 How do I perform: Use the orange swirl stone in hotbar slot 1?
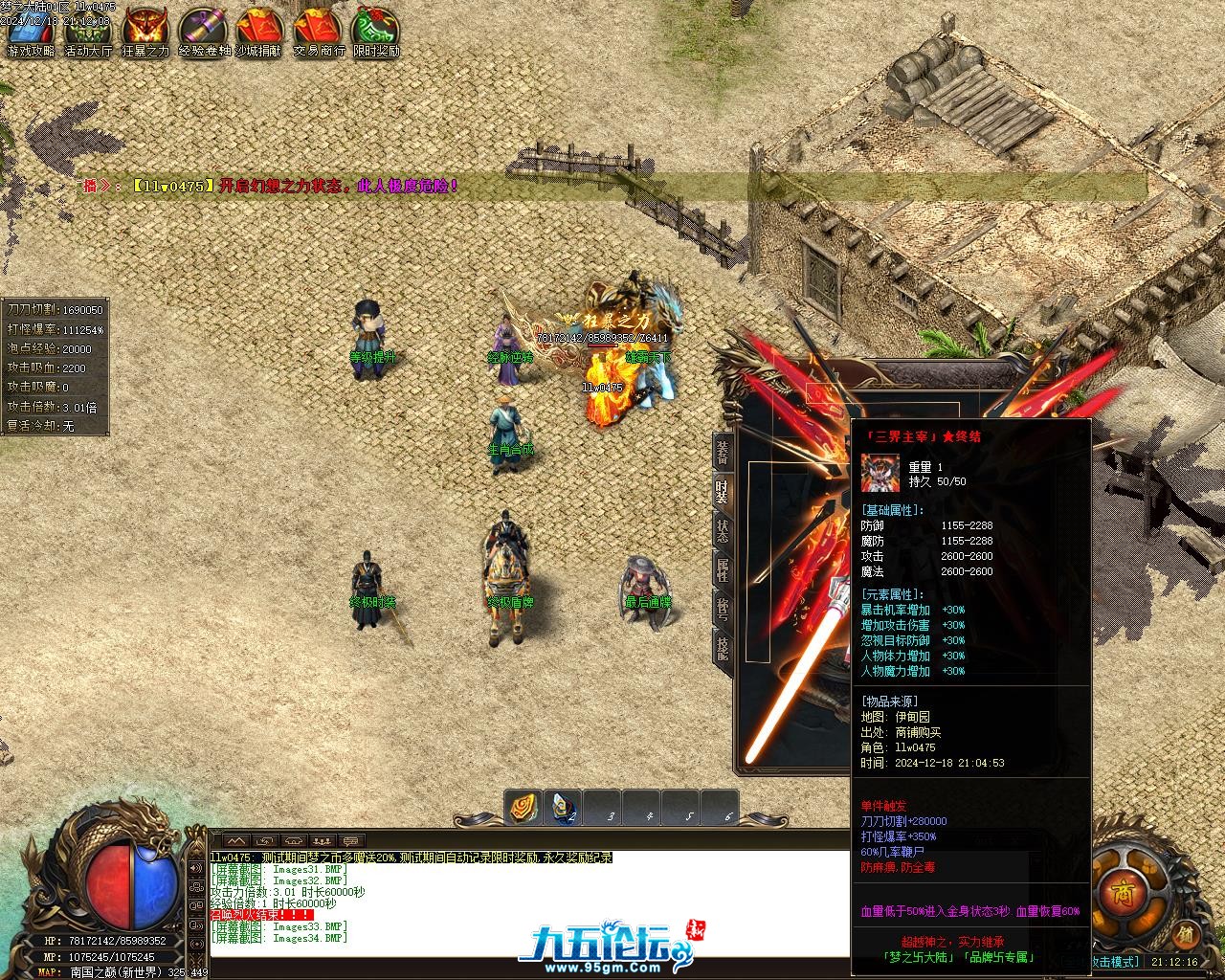point(523,809)
